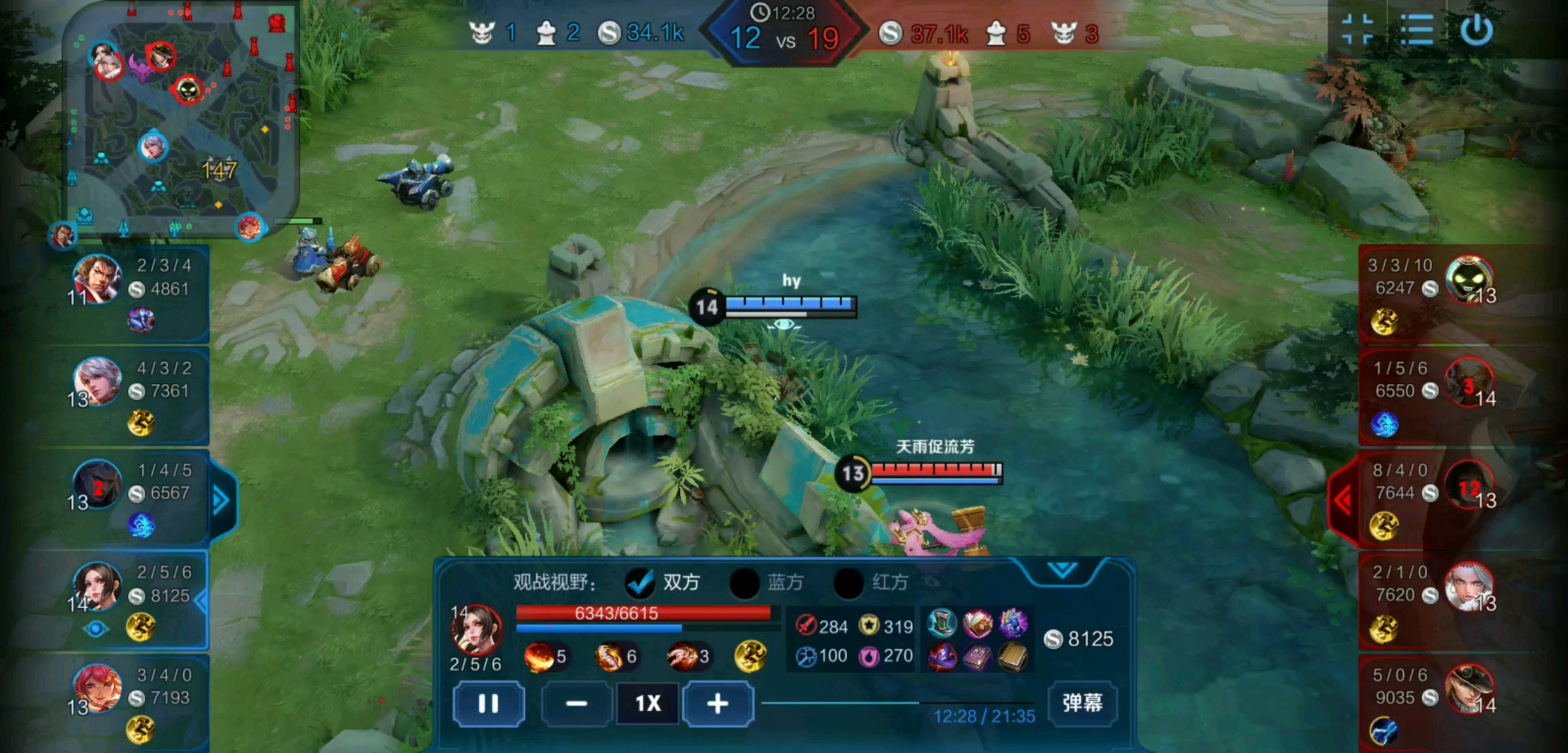Switch spectator view to 蓝方 blue side

[744, 583]
